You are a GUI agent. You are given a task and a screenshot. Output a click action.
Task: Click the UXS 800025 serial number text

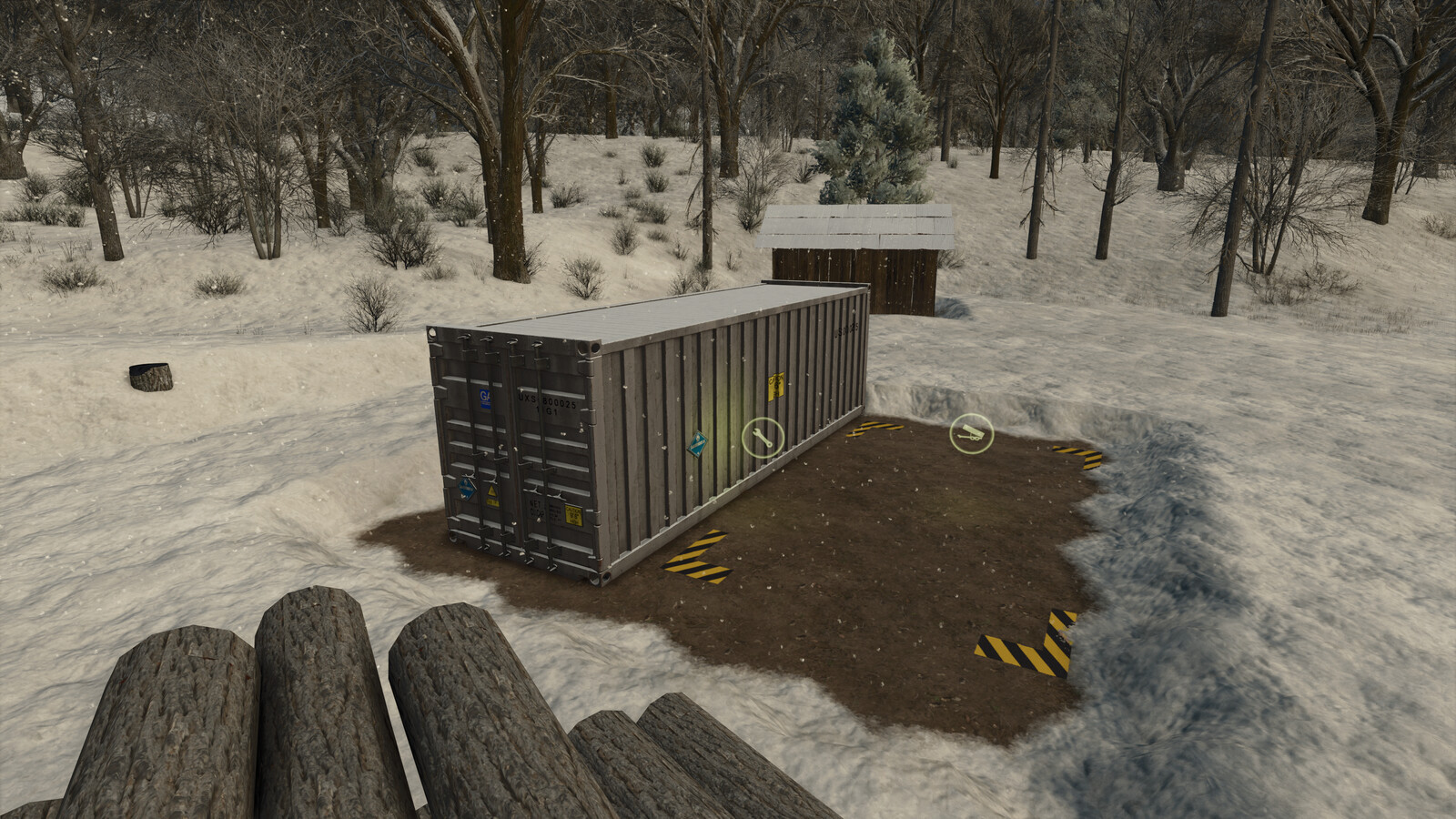[546, 402]
